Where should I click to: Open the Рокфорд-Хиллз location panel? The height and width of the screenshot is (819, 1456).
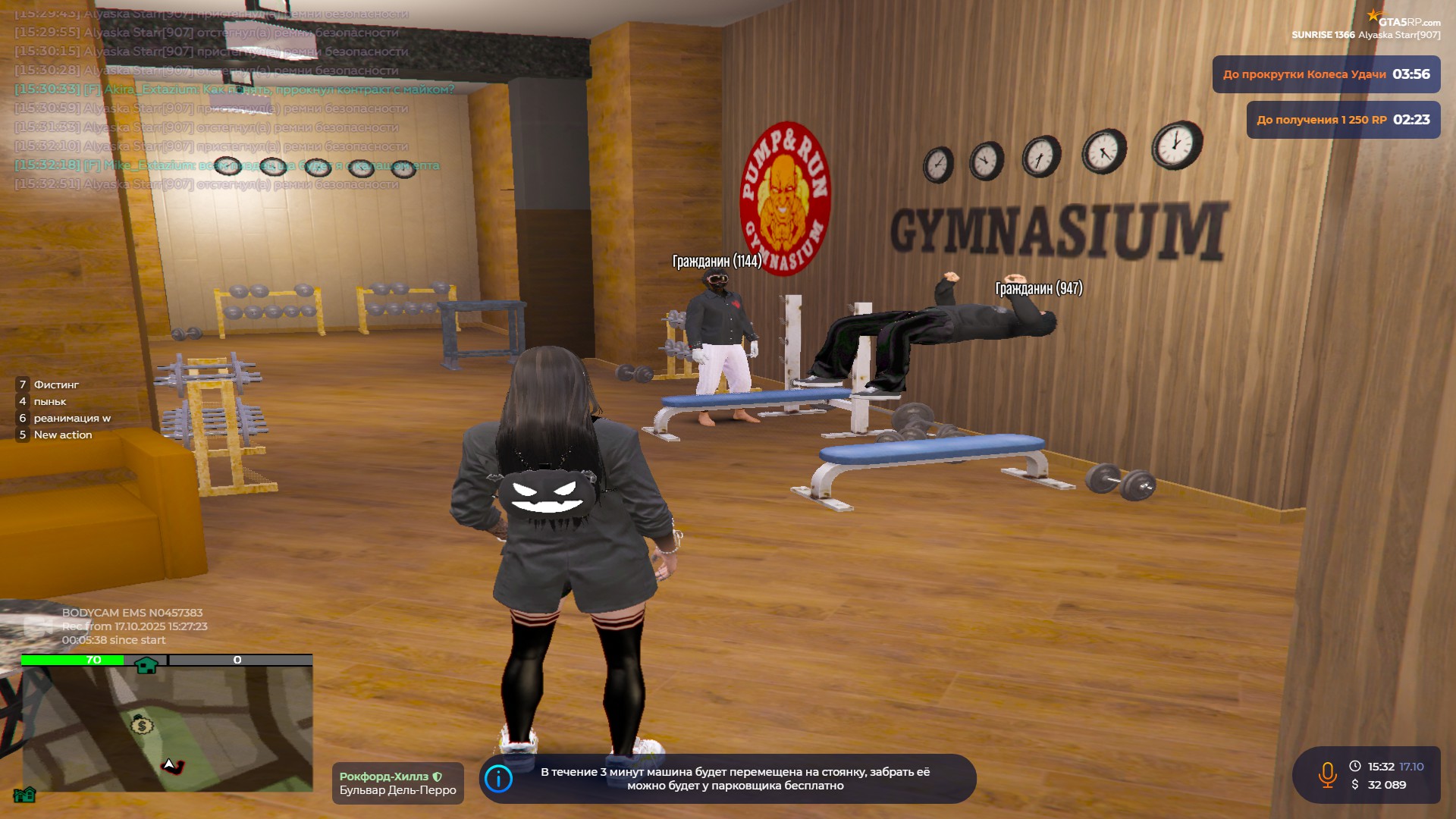(397, 783)
